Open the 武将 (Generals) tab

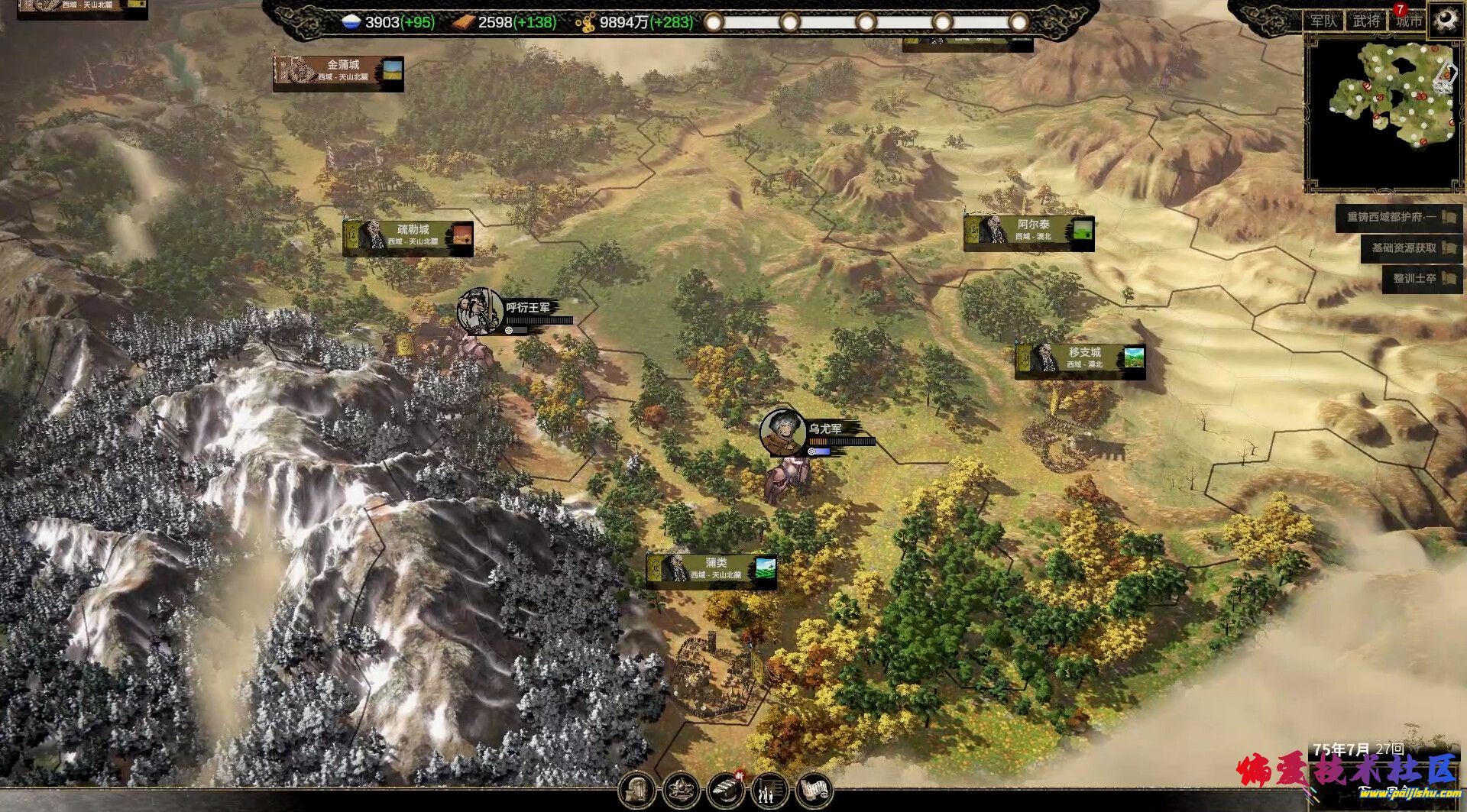[1366, 21]
